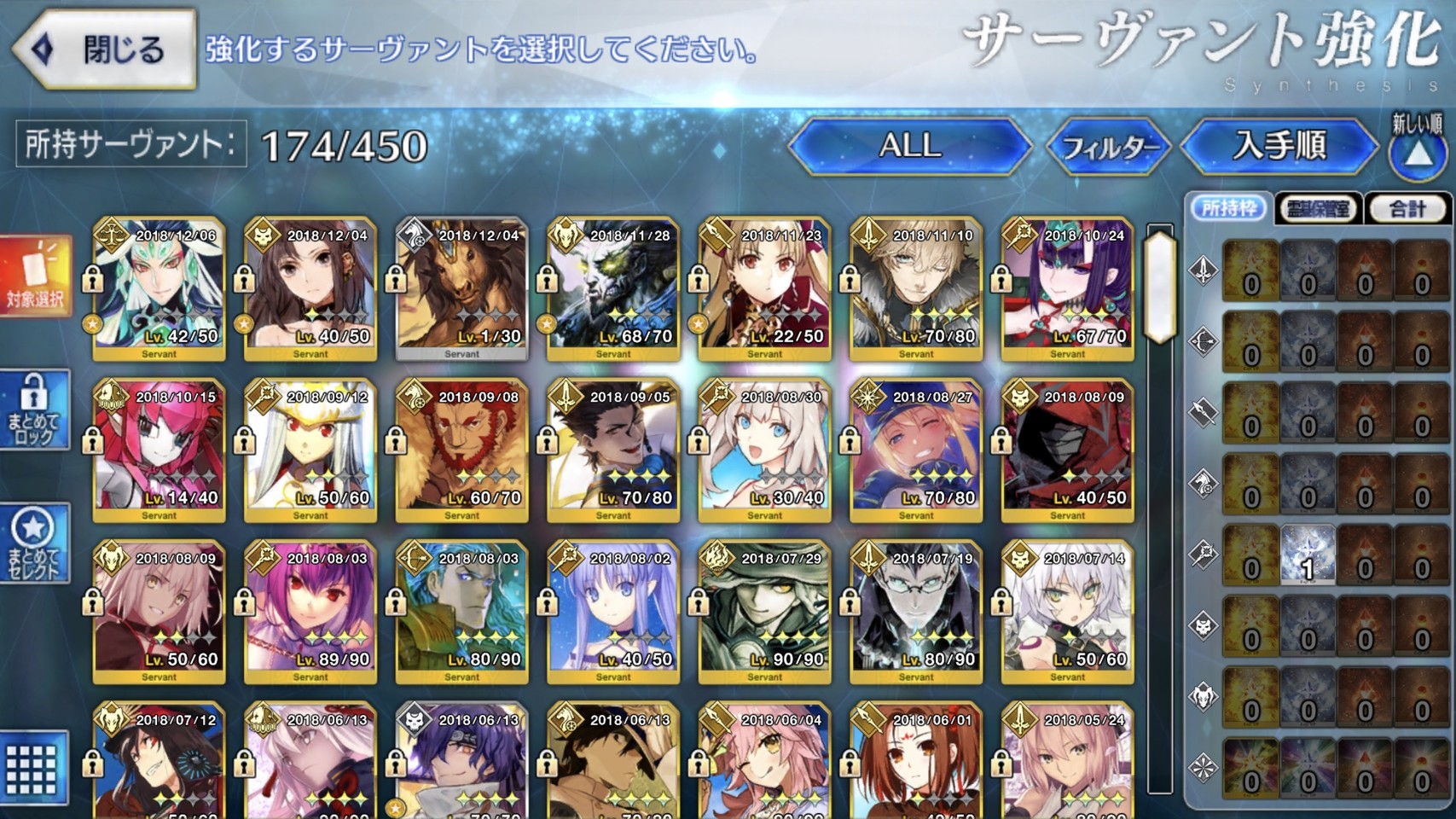Toggle the ascending/descending arrow button
This screenshot has height=819, width=1456.
point(1417,153)
